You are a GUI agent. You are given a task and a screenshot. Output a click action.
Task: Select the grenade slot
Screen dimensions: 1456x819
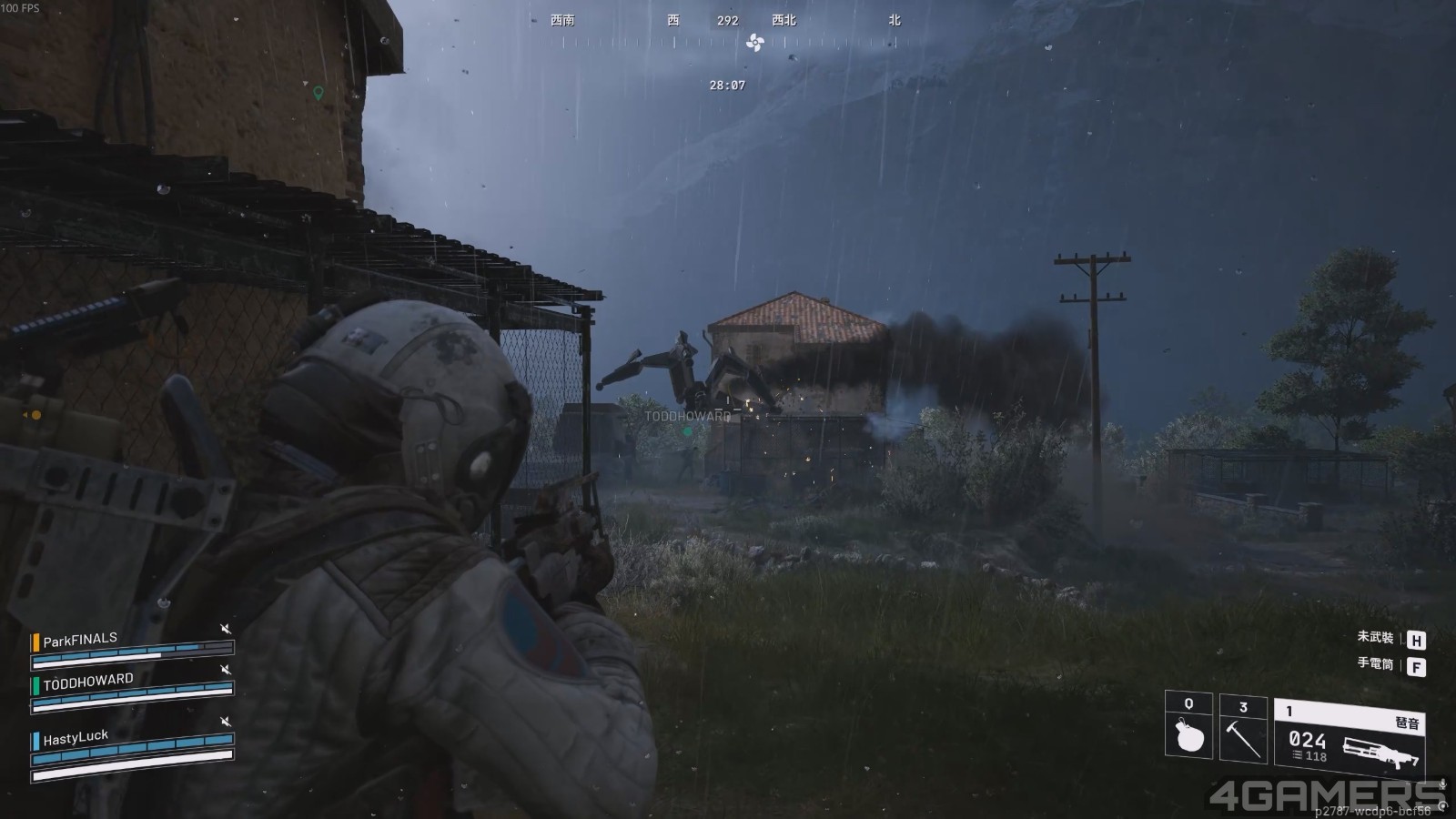[1188, 726]
